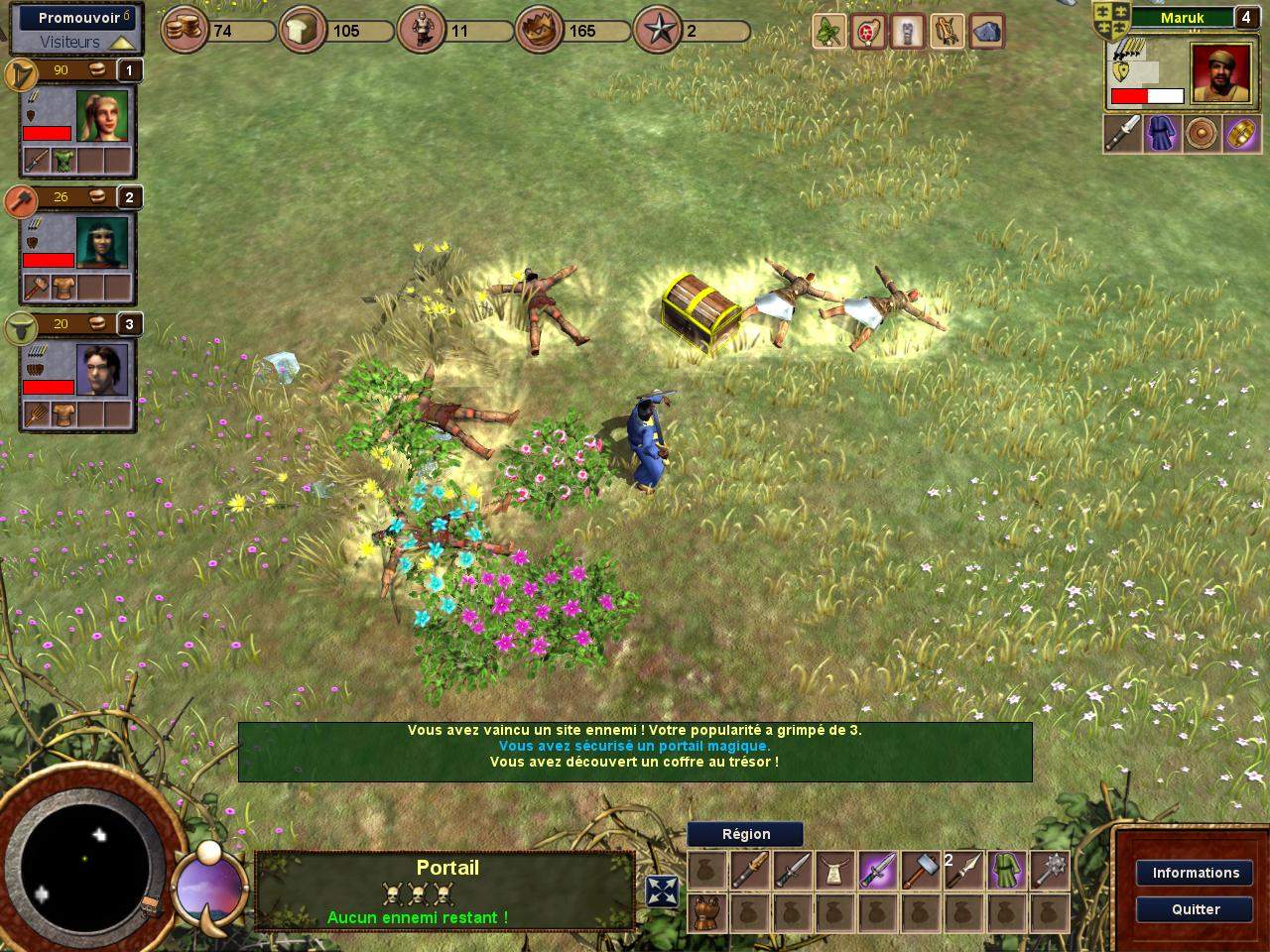The width and height of the screenshot is (1270, 952).
Task: Expand the Visiteurs list arrow
Action: 122,43
